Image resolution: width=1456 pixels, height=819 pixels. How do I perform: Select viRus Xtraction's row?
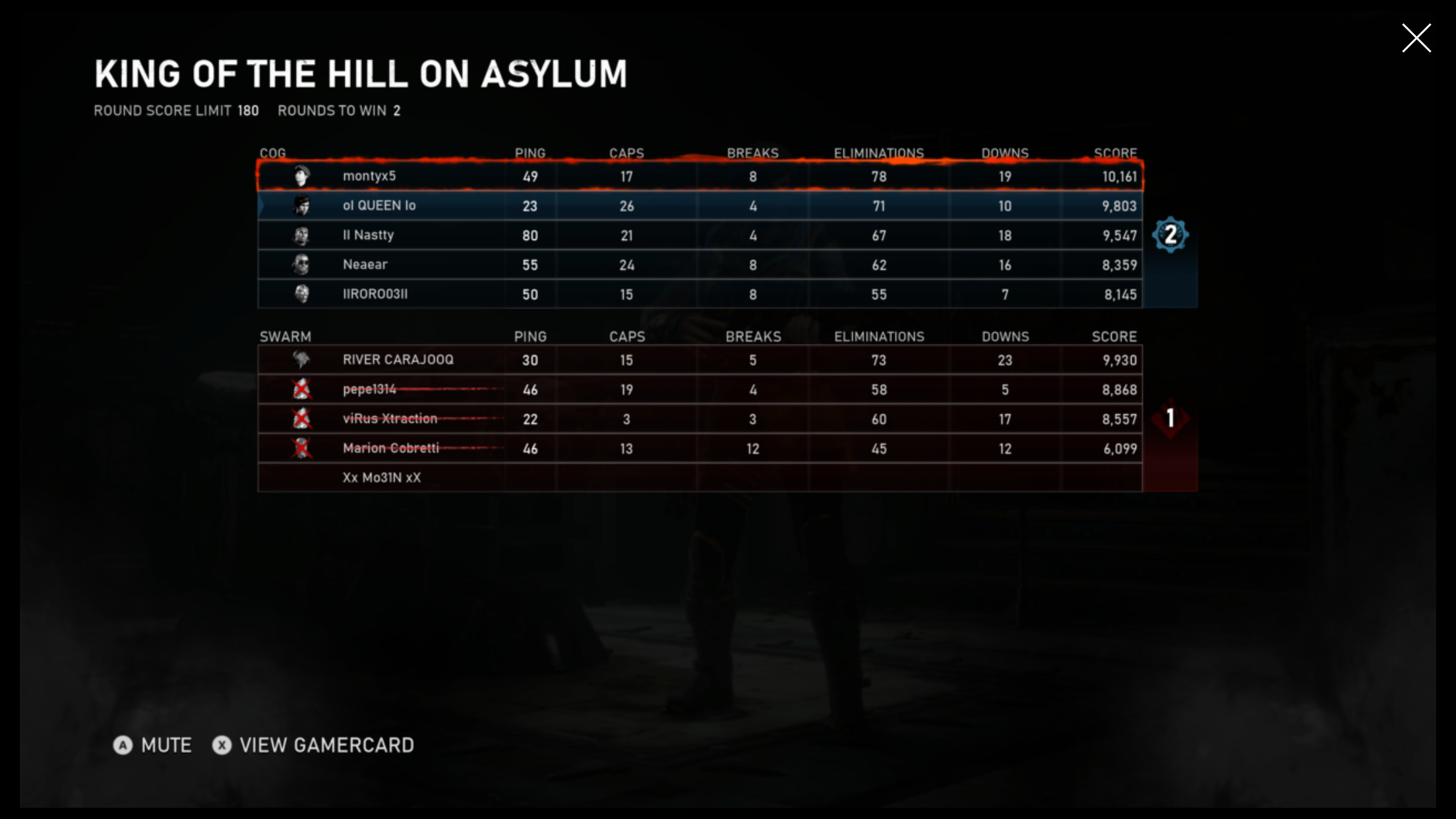pyautogui.click(x=699, y=419)
